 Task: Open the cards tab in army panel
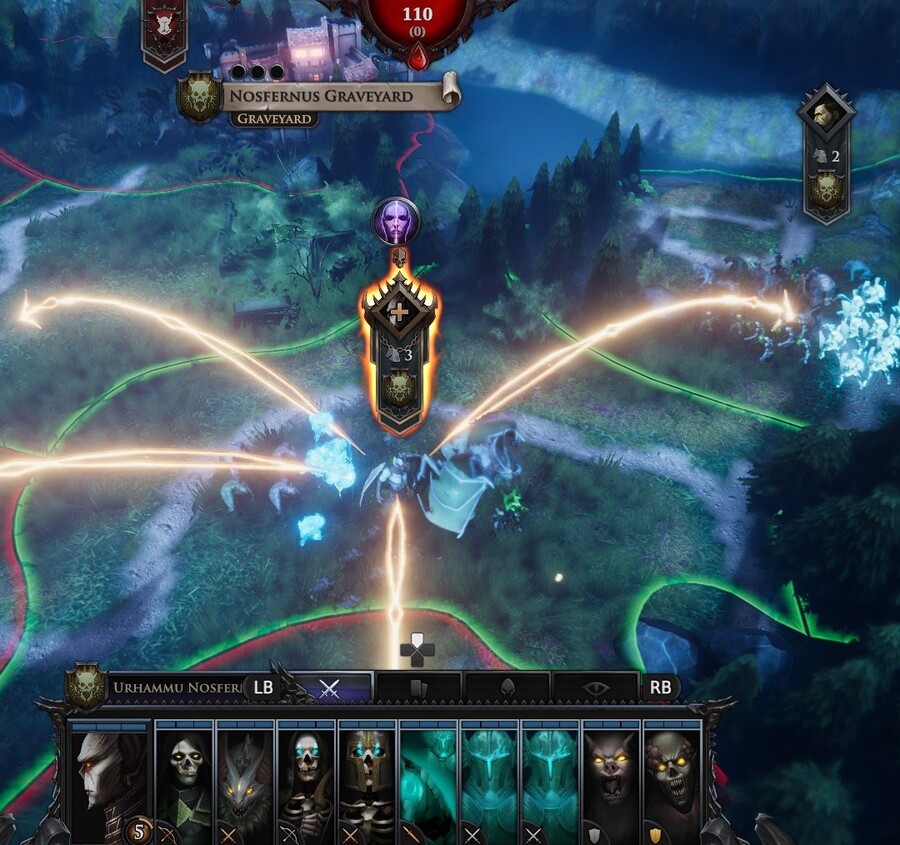tap(417, 687)
